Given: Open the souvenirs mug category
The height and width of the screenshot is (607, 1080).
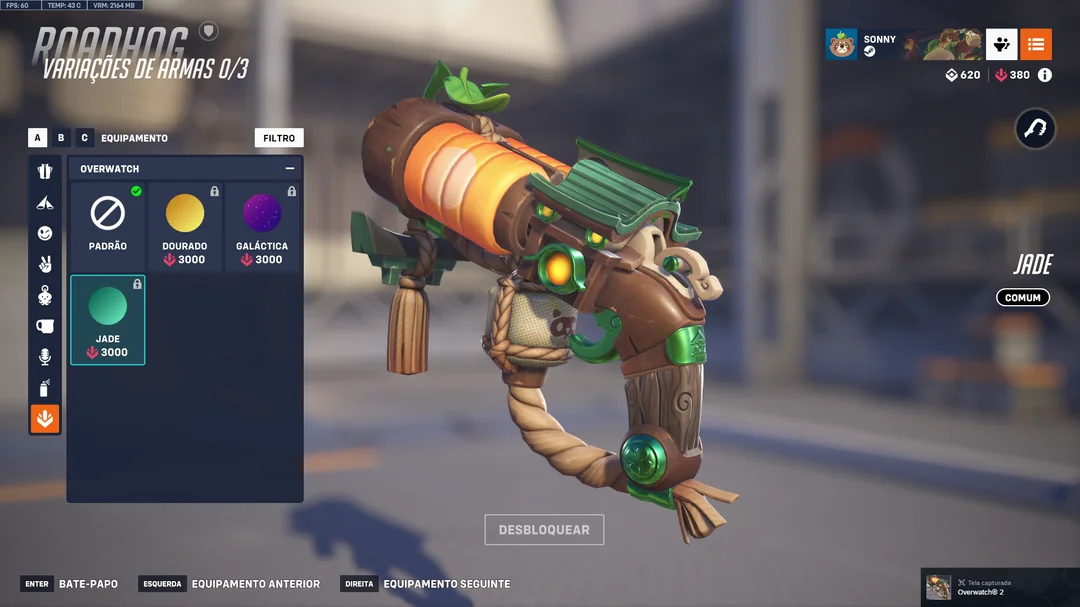Looking at the screenshot, I should coord(45,326).
